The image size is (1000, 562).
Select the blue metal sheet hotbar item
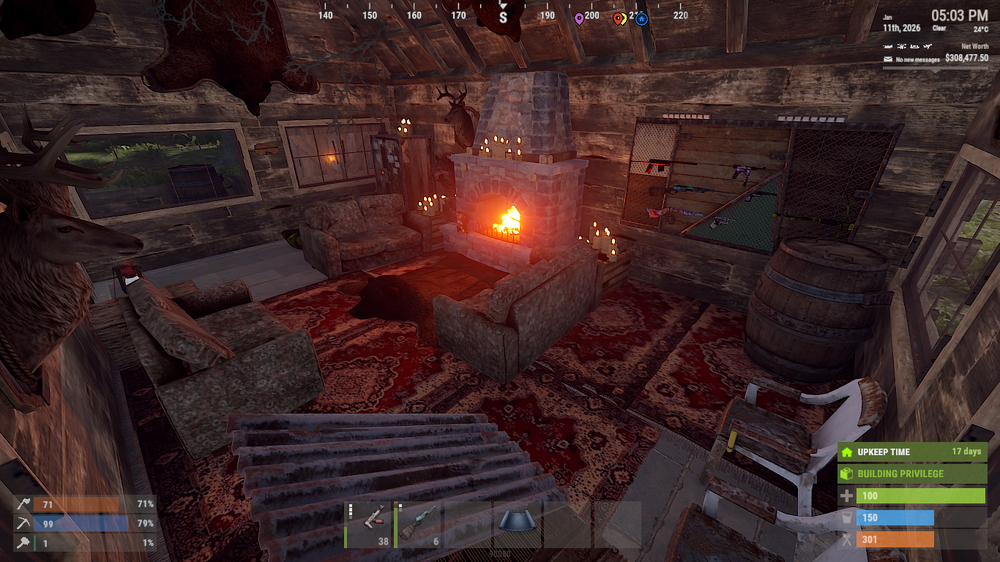518,522
